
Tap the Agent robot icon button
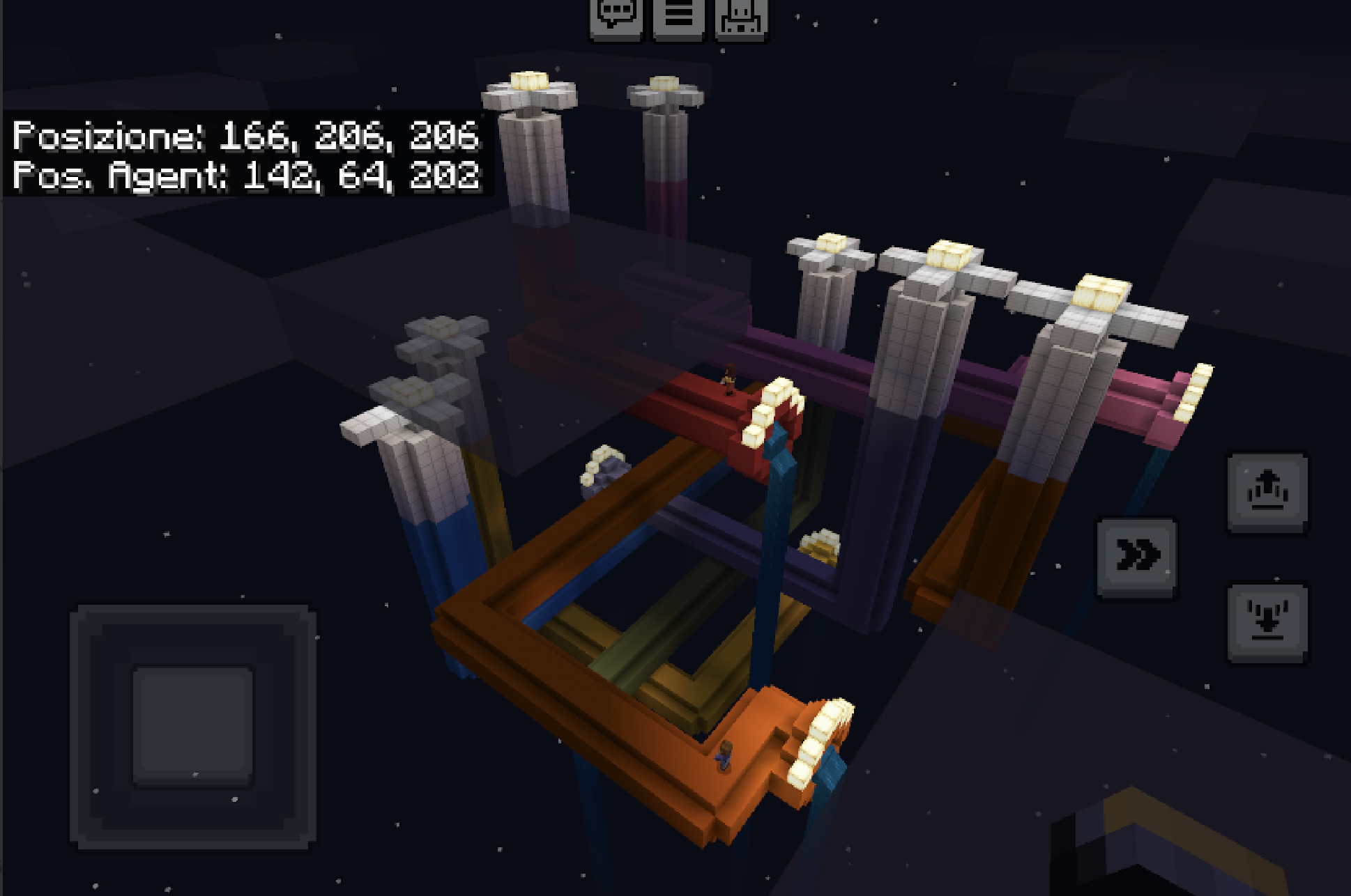click(x=741, y=17)
